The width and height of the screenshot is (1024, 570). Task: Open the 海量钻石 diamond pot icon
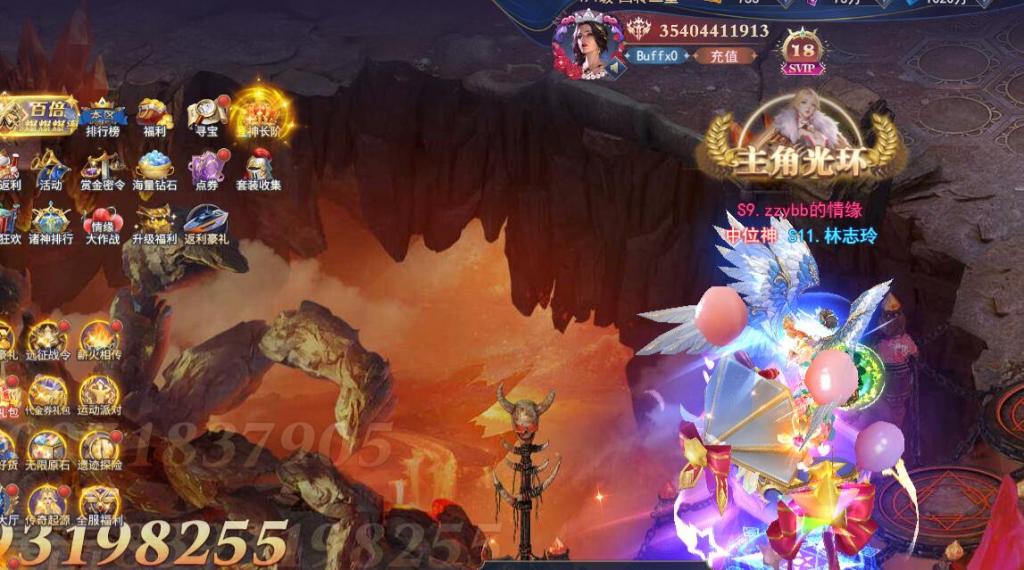click(155, 168)
